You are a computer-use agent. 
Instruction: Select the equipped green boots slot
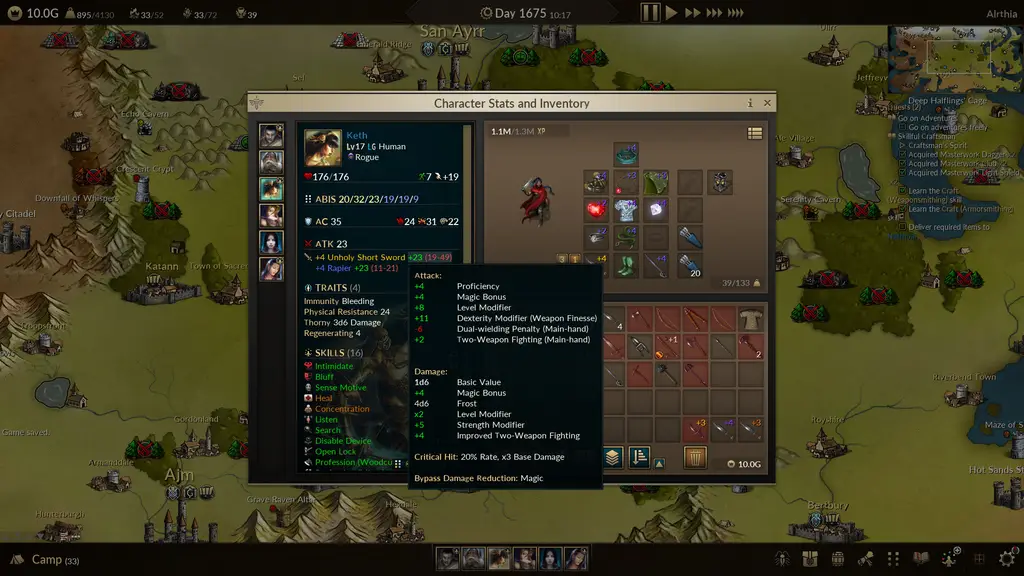pos(626,266)
